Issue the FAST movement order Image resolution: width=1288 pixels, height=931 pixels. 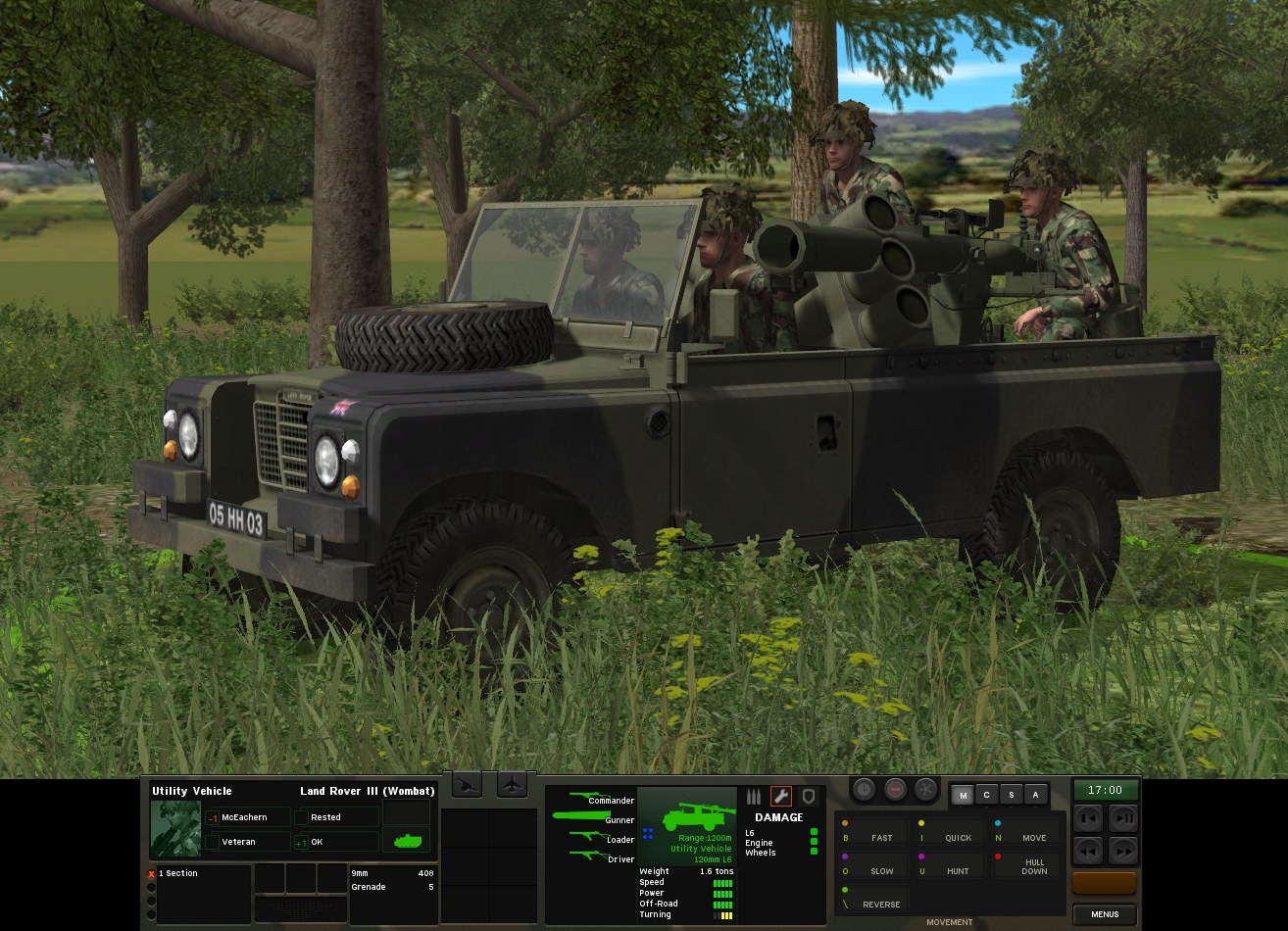click(x=873, y=837)
